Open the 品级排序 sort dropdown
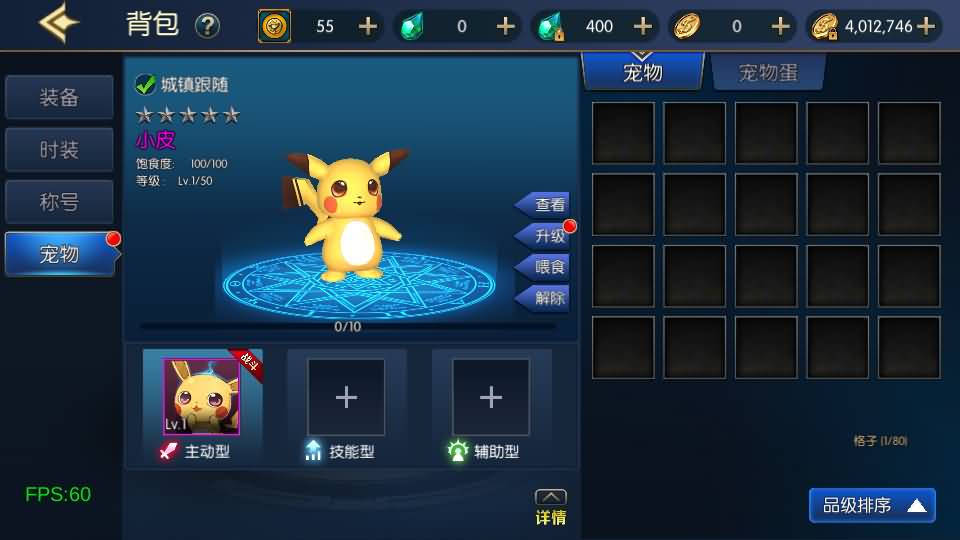Screen dimensions: 960x540 (x=871, y=506)
